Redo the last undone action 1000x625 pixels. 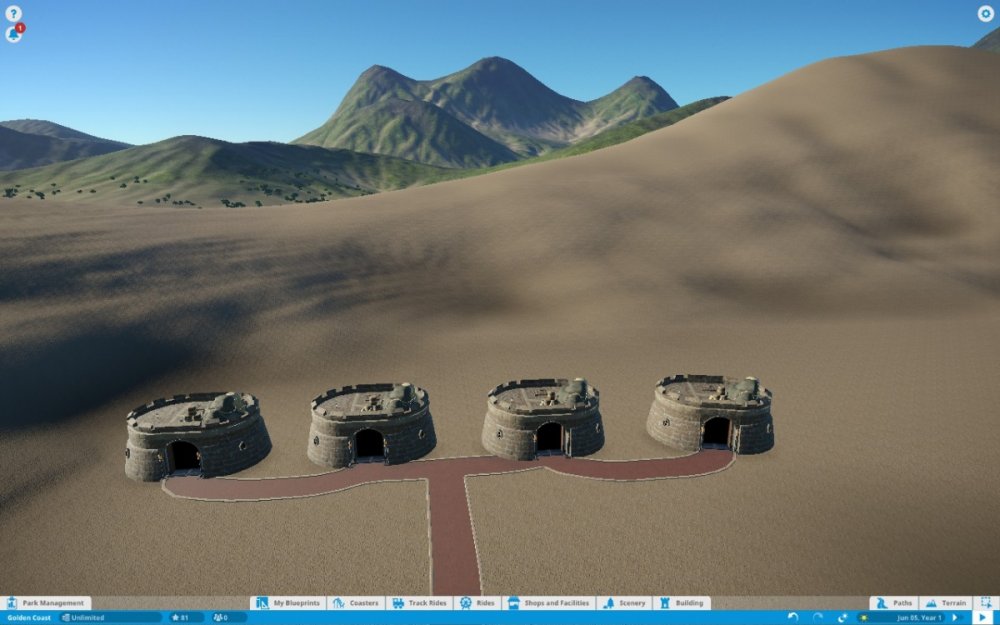818,618
